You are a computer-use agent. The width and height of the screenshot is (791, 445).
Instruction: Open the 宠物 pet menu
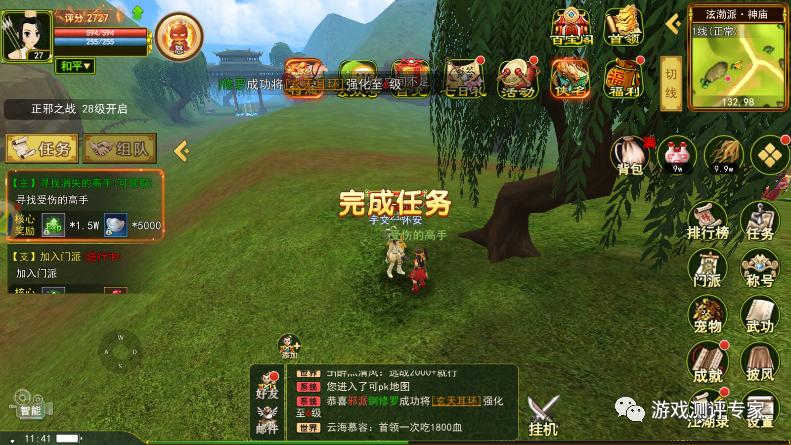707,316
